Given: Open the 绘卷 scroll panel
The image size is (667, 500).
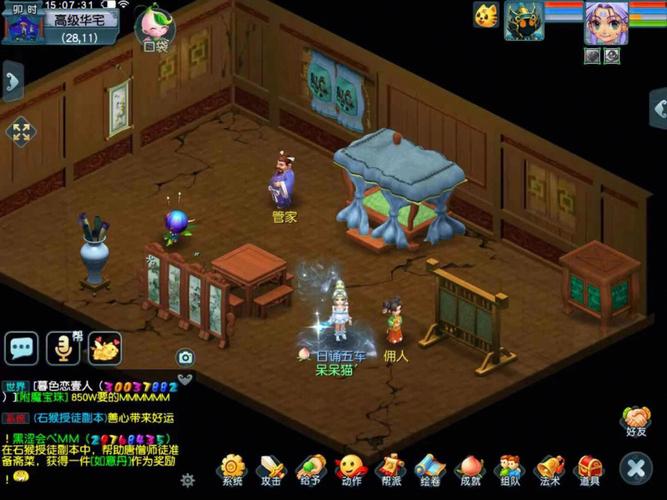Looking at the screenshot, I should tap(430, 468).
